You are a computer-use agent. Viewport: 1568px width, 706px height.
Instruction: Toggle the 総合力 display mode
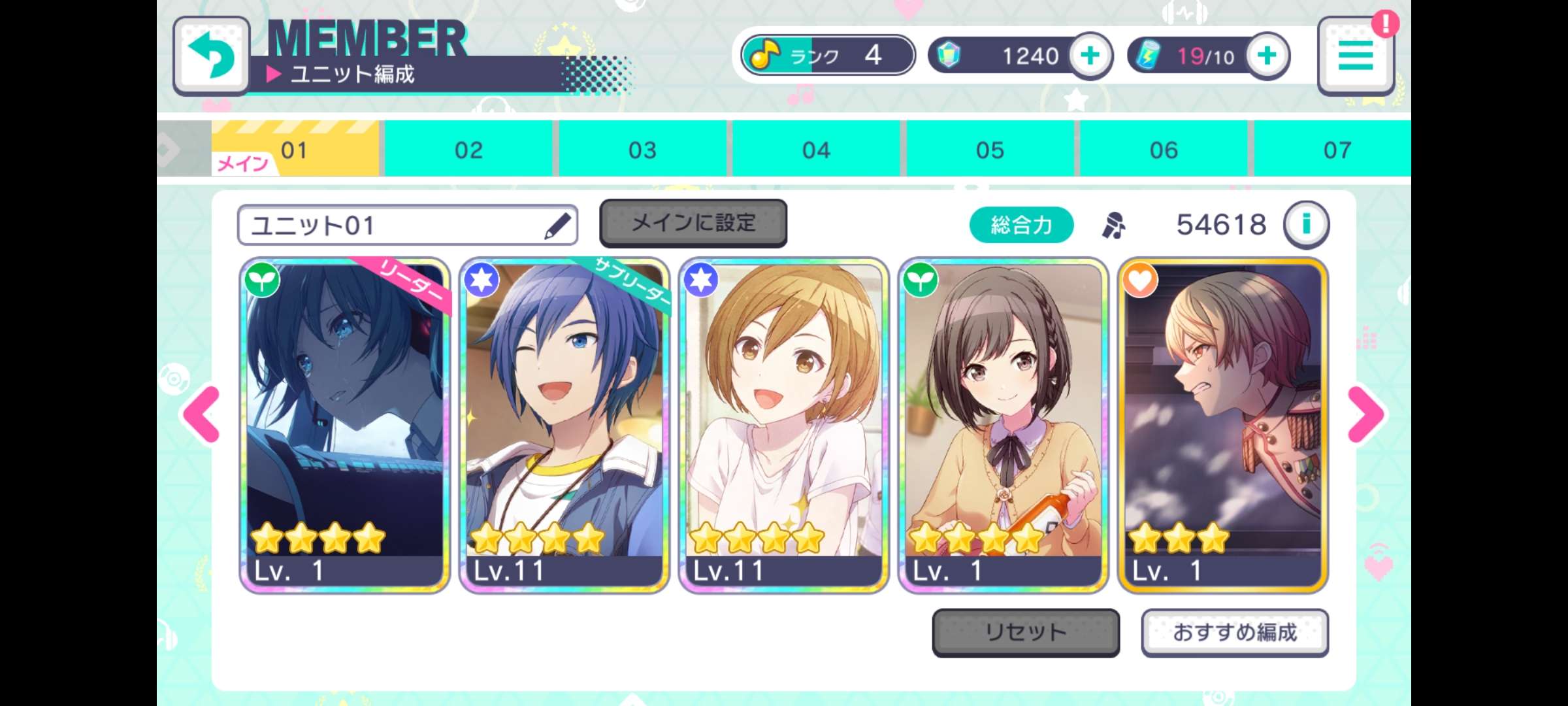[1022, 224]
